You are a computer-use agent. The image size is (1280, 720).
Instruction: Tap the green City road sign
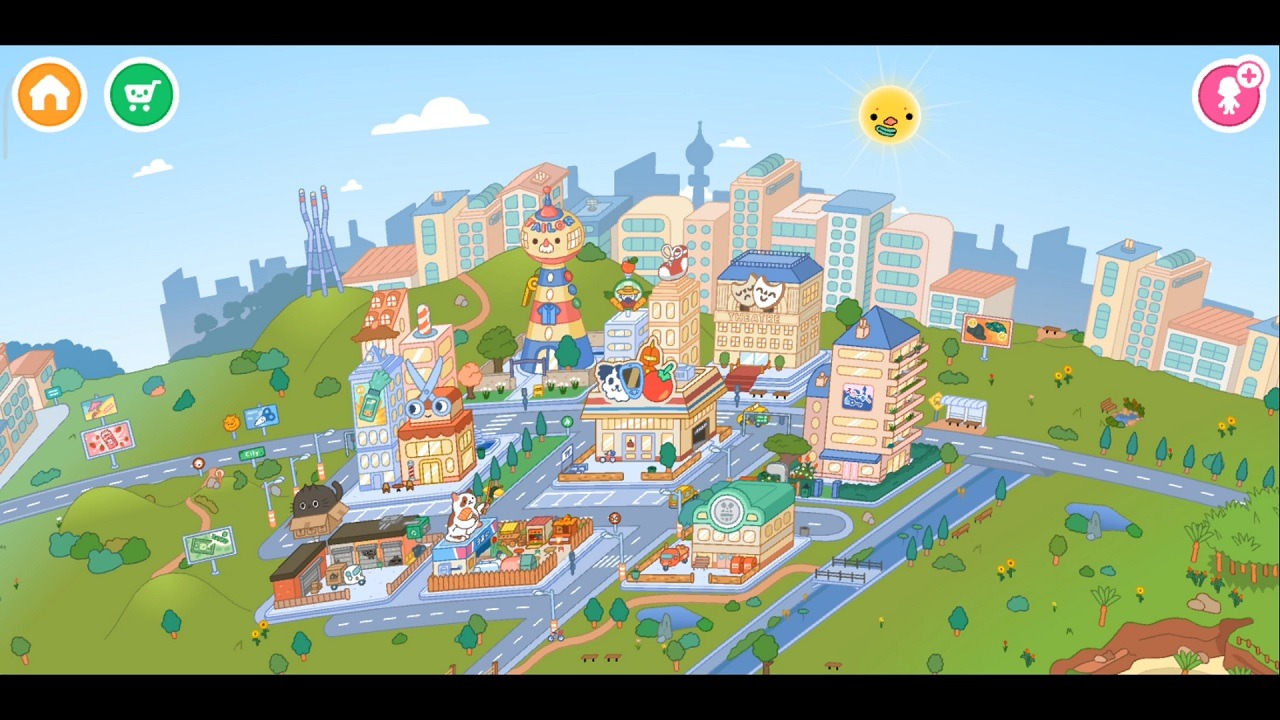(x=251, y=452)
